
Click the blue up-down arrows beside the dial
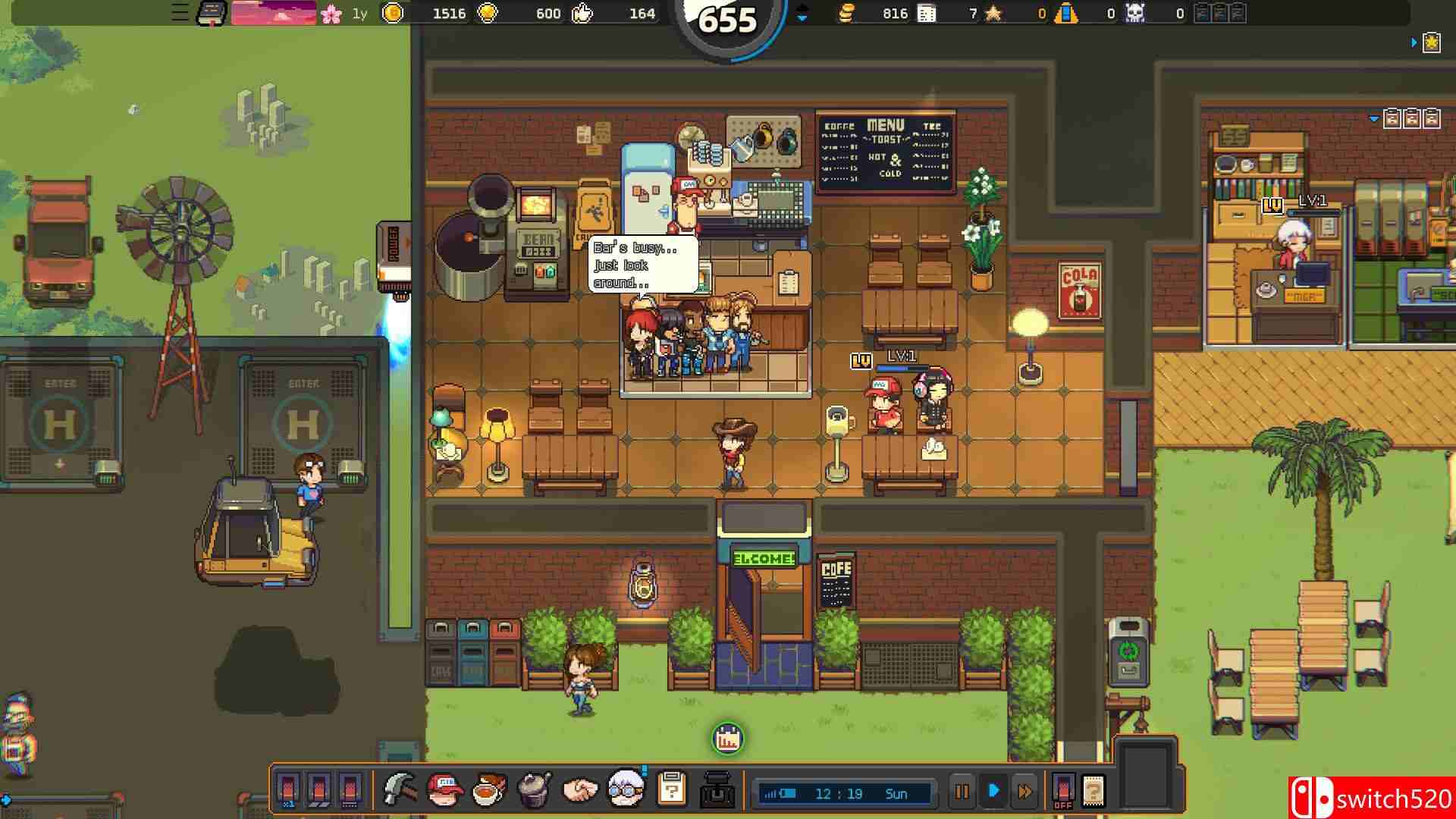click(x=802, y=13)
